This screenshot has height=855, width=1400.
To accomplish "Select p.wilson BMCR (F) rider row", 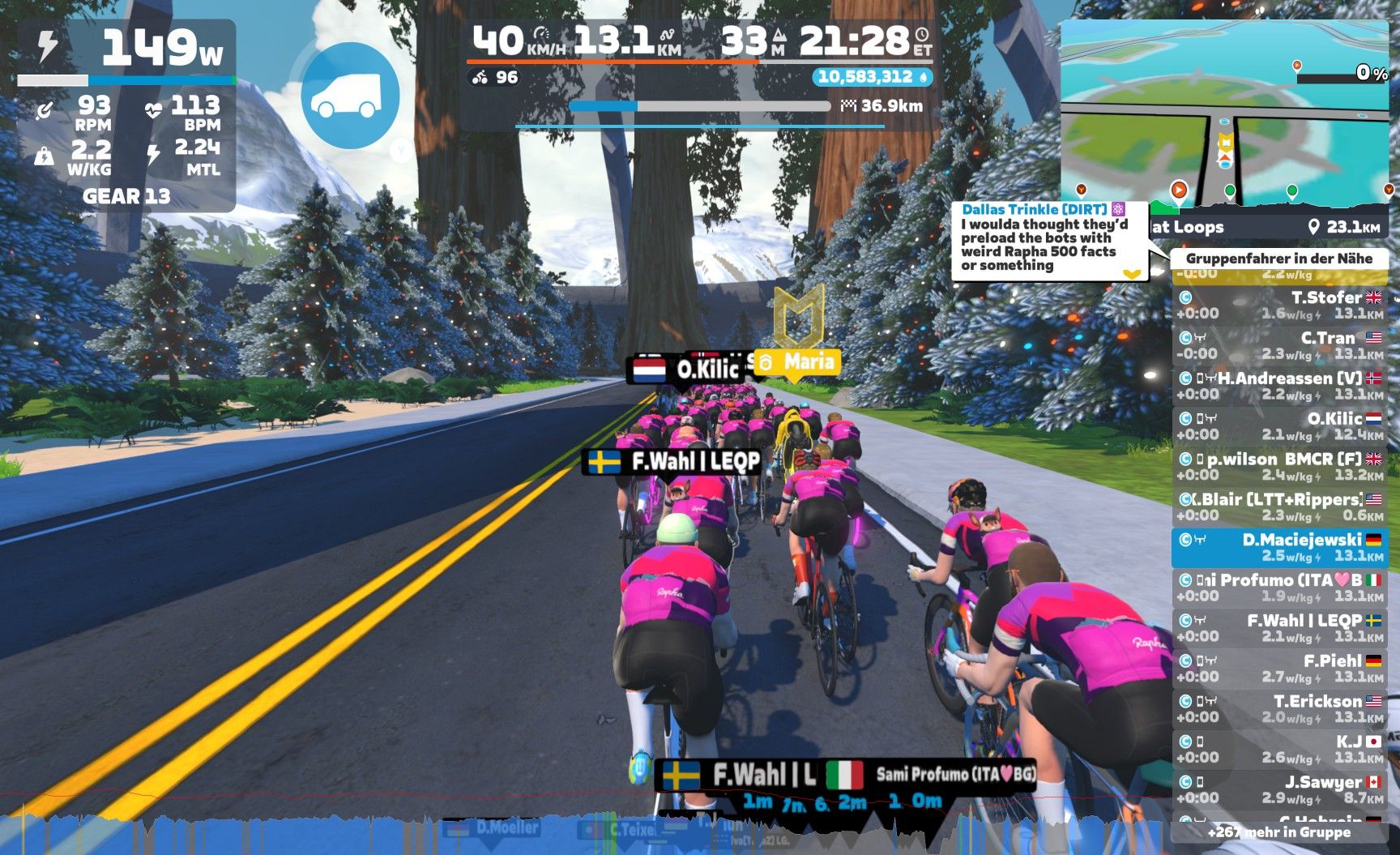I will pyautogui.click(x=1280, y=467).
